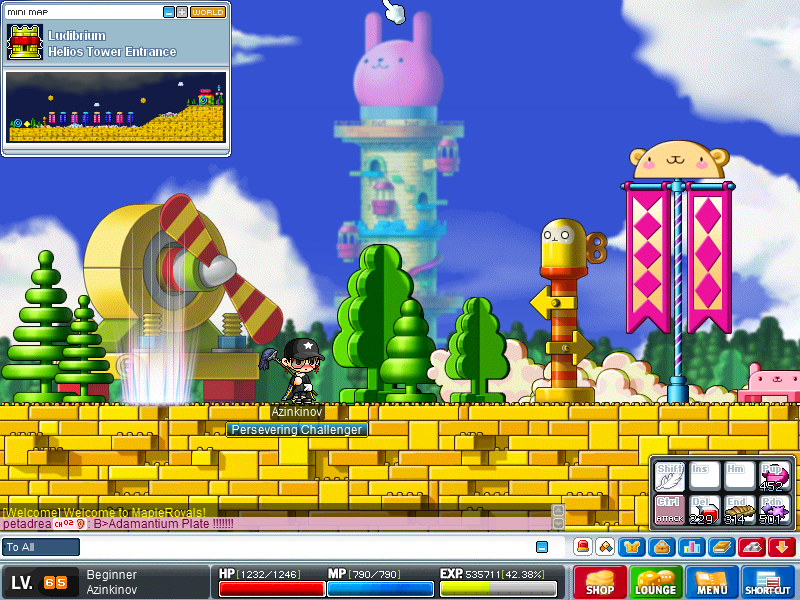Select the 'To All' chat target
This screenshot has width=800, height=600.
[41, 547]
